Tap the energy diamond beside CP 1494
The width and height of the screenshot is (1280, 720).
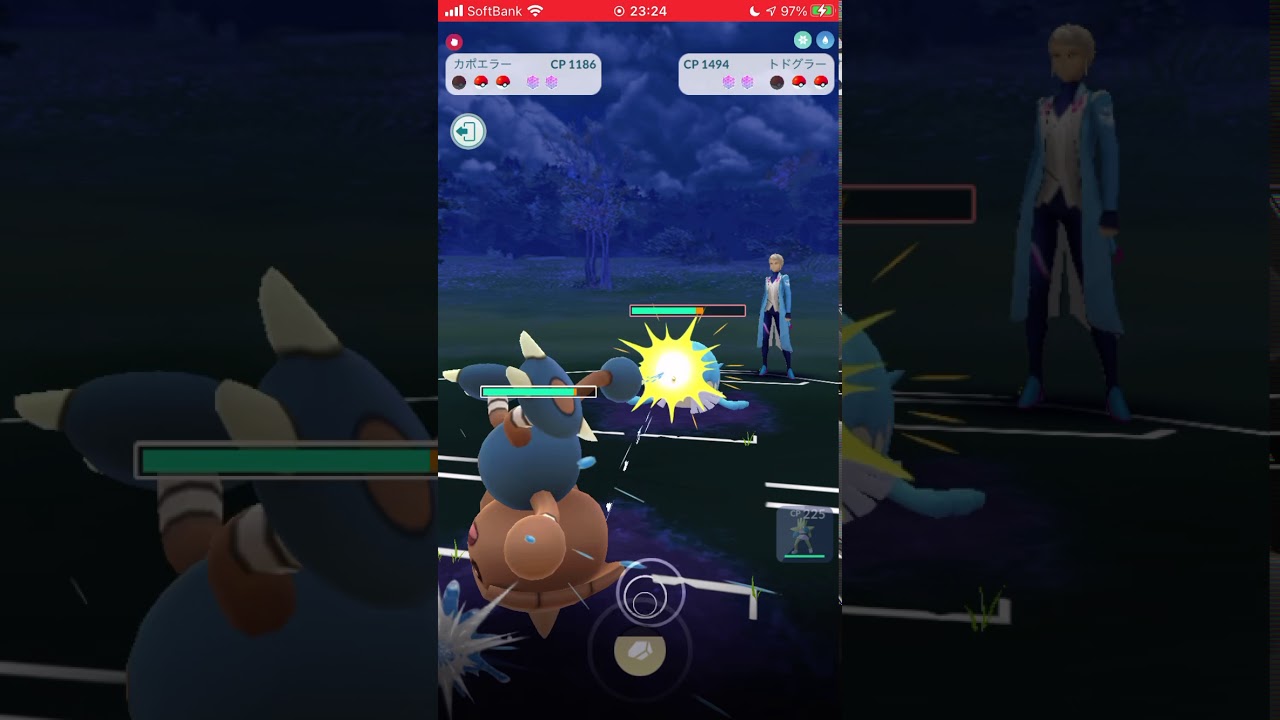click(x=729, y=82)
